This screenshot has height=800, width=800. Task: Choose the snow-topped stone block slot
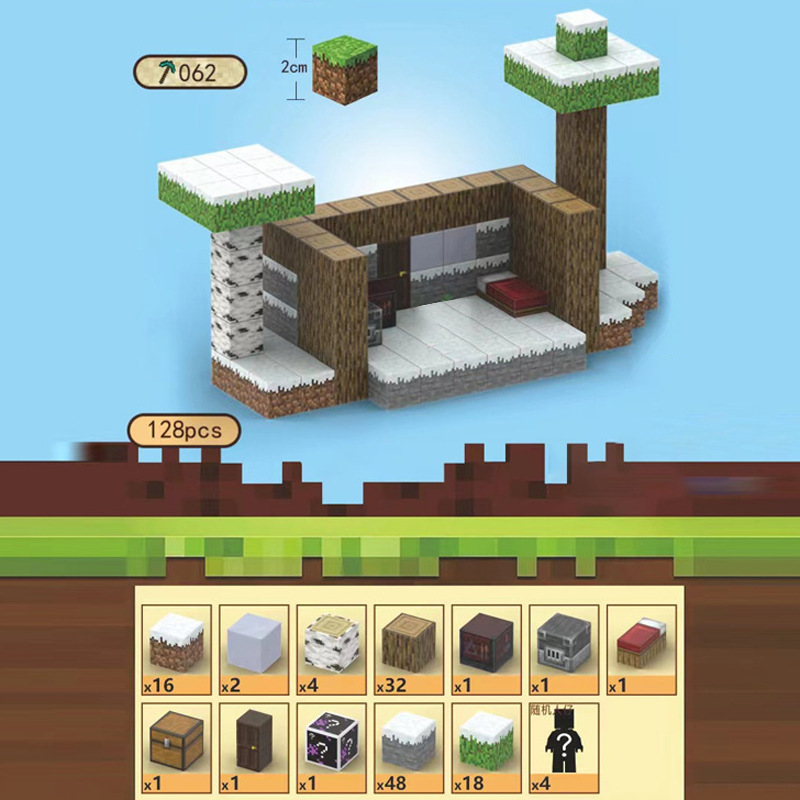tap(409, 742)
